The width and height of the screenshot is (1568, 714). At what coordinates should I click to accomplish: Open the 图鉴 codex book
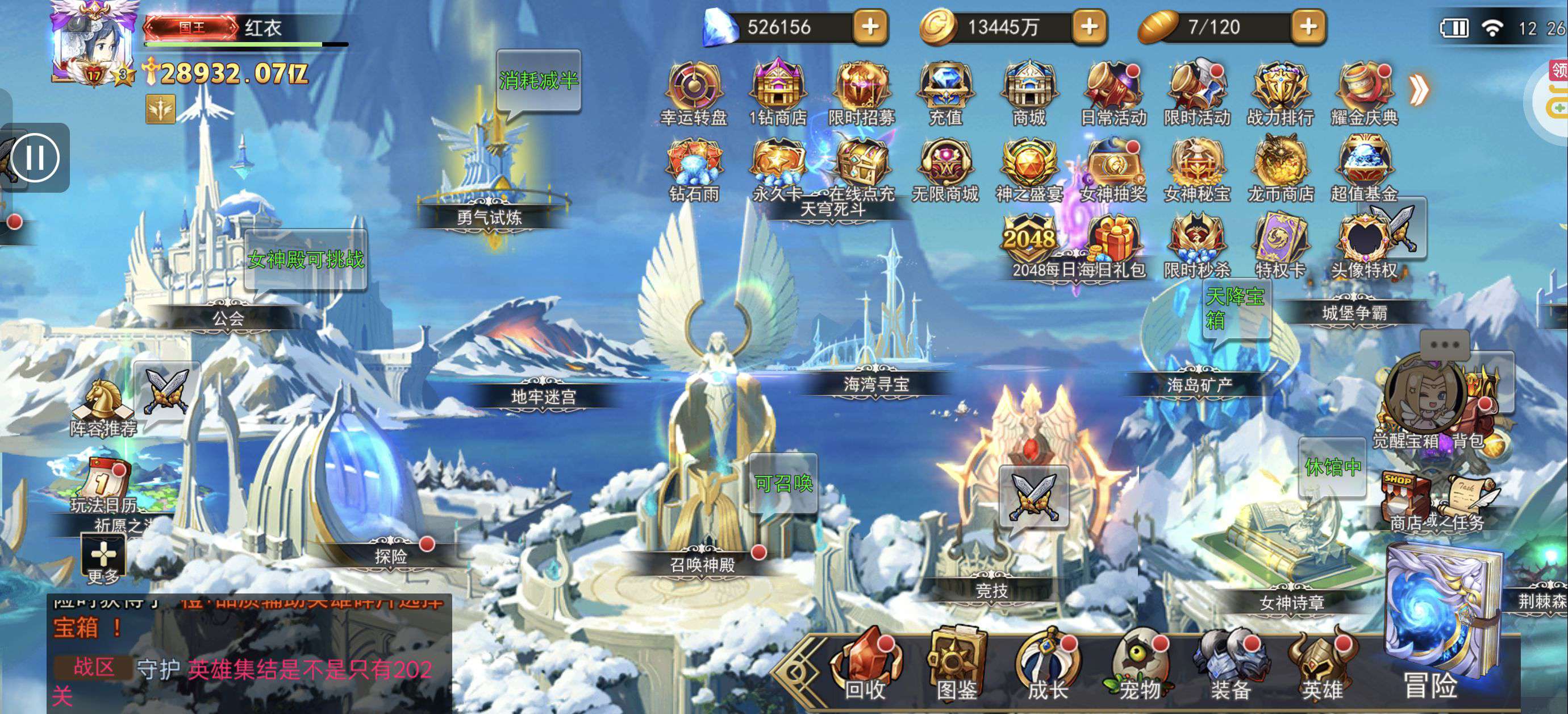[956, 665]
